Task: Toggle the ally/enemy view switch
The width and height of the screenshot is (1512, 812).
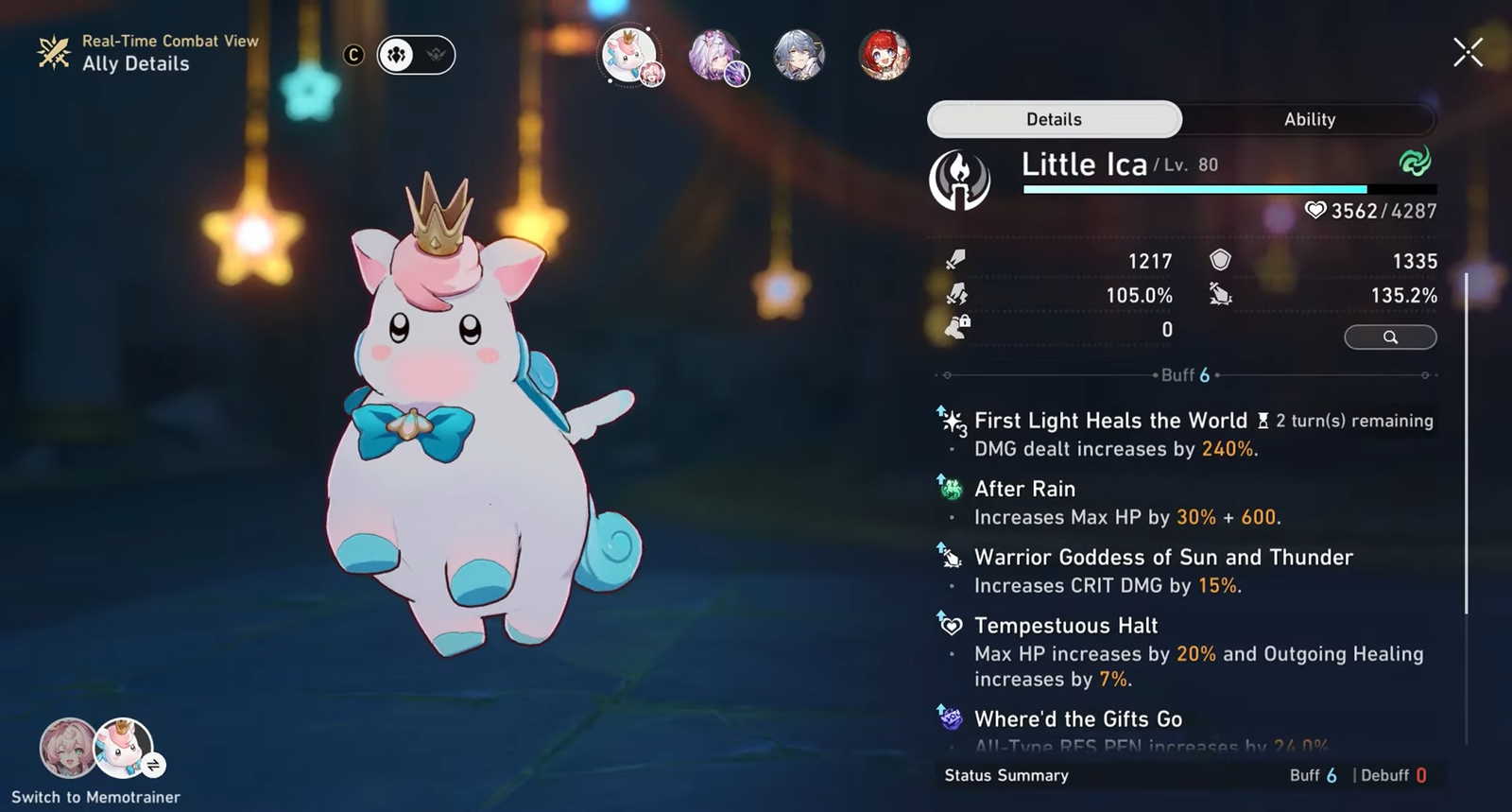Action: pyautogui.click(x=416, y=55)
